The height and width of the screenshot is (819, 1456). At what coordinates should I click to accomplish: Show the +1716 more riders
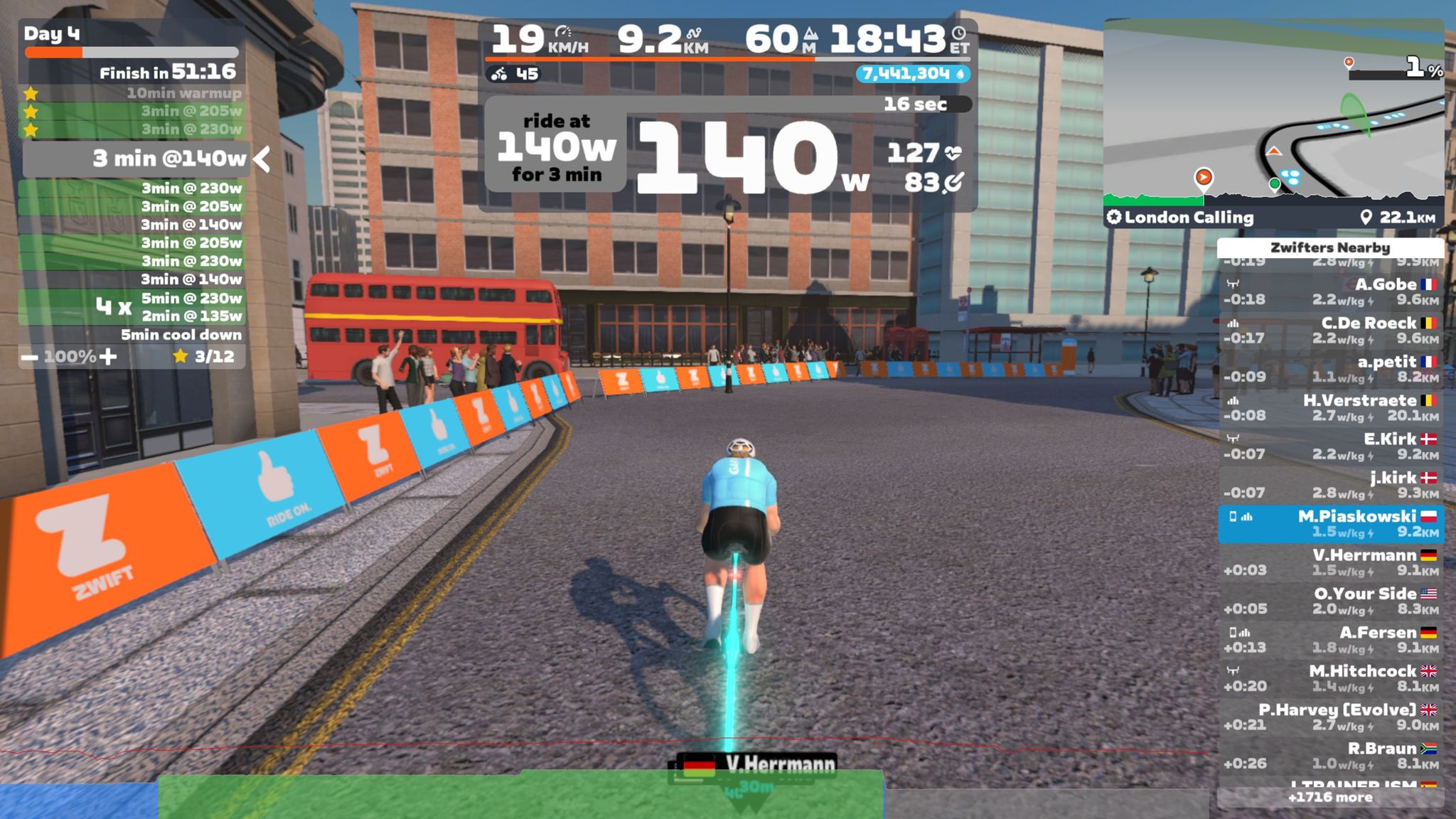(x=1330, y=798)
